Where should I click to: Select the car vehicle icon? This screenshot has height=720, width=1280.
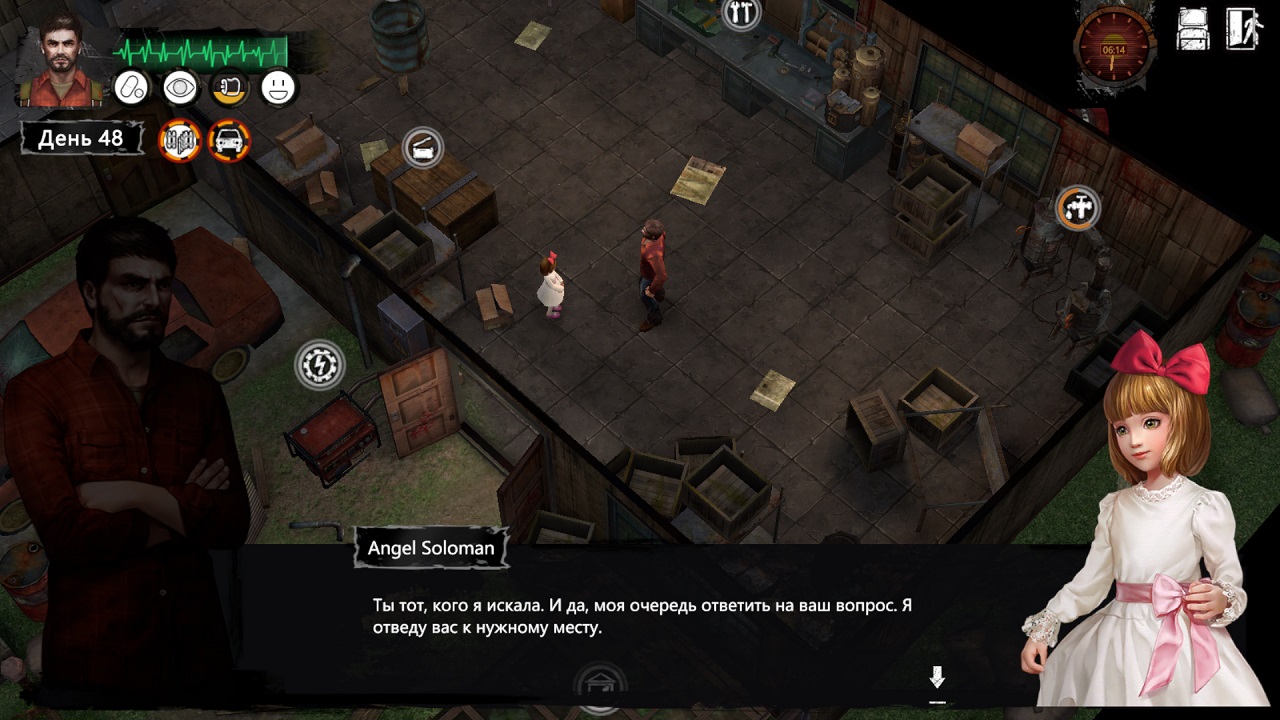click(x=229, y=140)
